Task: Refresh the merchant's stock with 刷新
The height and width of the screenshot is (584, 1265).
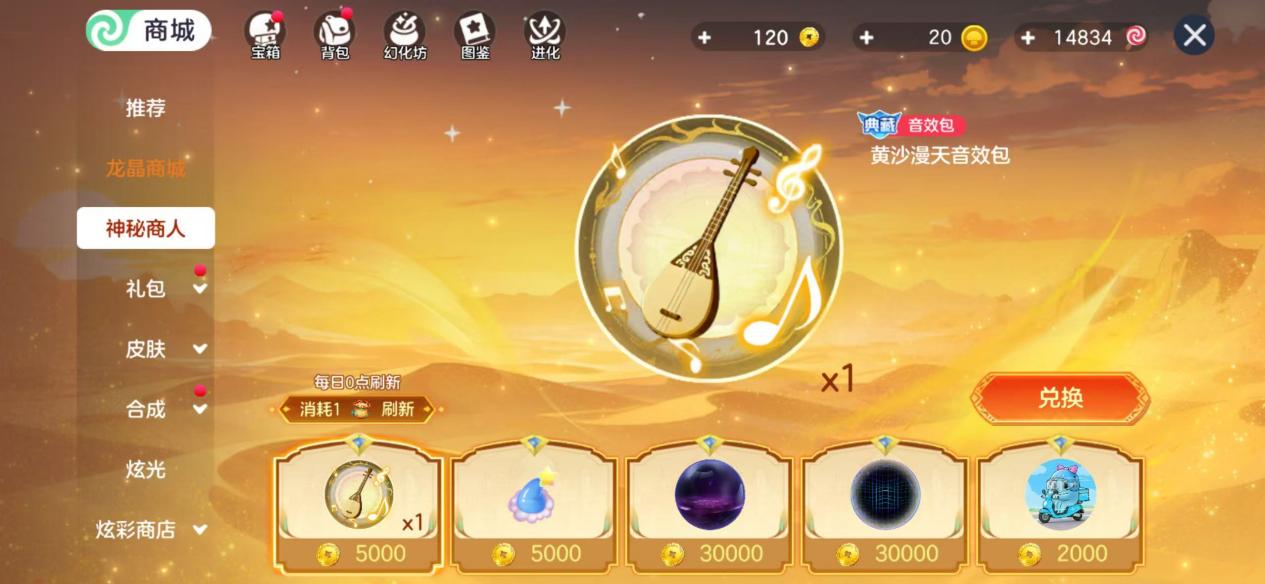Action: [398, 409]
